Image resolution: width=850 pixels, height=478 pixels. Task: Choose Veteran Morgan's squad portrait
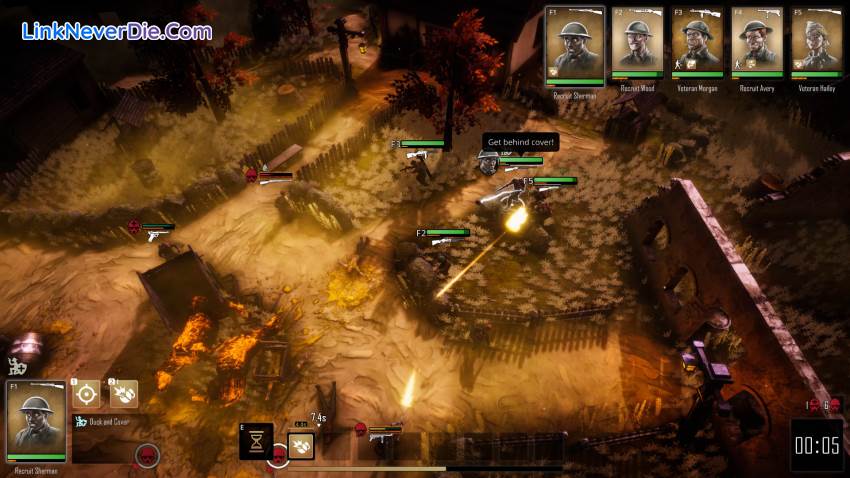click(x=698, y=45)
